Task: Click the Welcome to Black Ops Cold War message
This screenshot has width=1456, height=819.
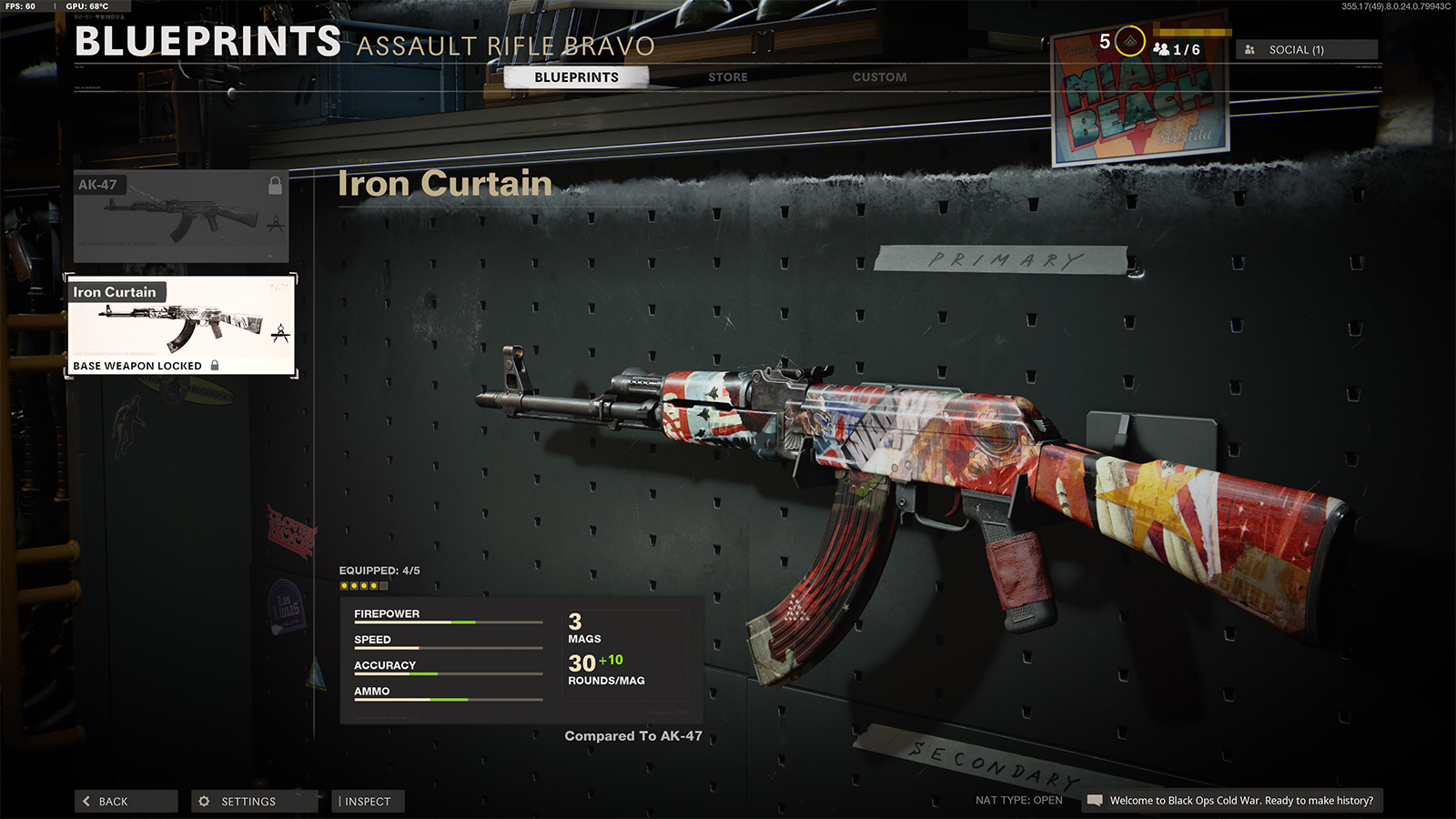Action: pyautogui.click(x=1241, y=803)
